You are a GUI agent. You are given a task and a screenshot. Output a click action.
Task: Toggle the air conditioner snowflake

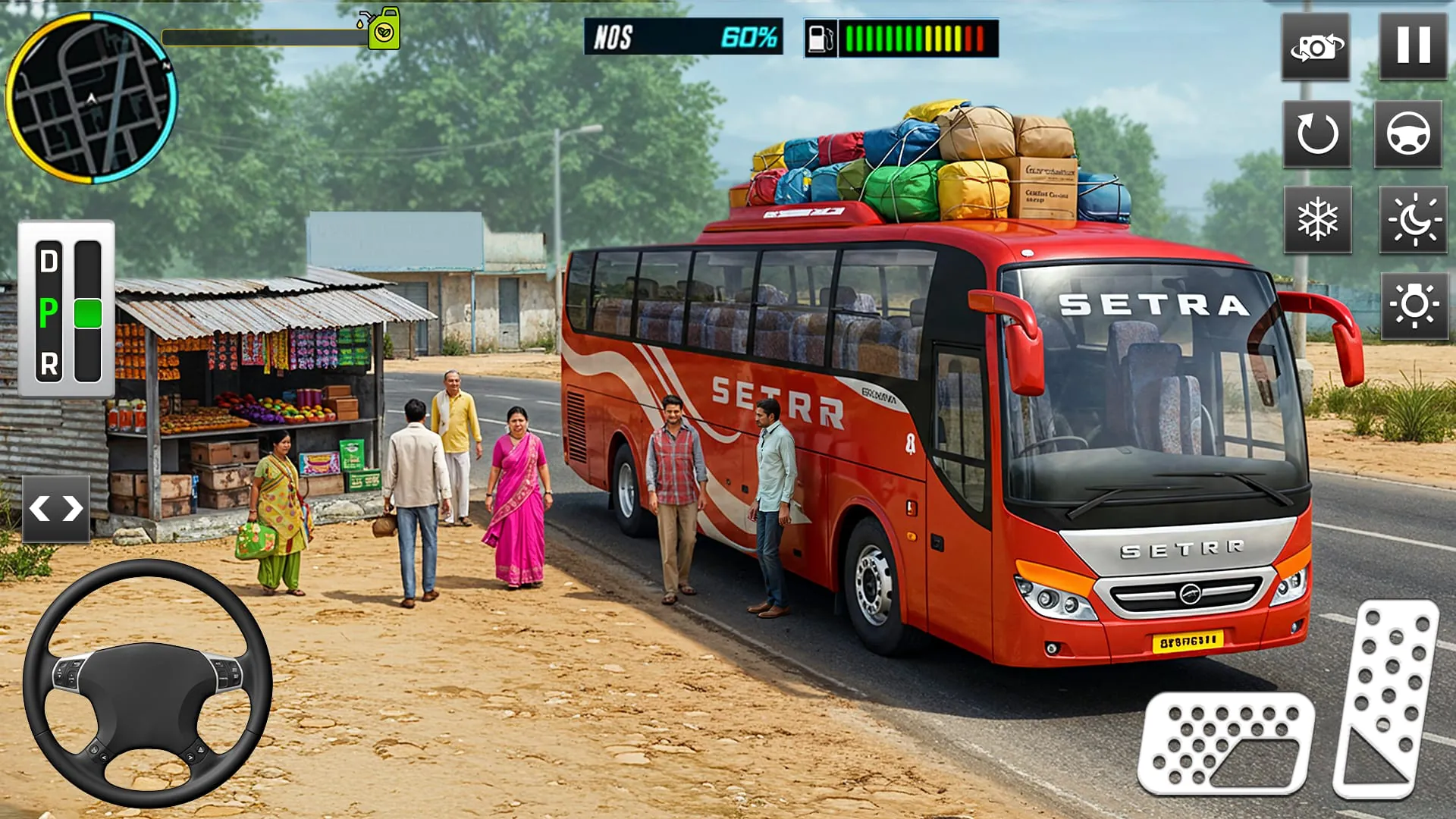[x=1319, y=220]
